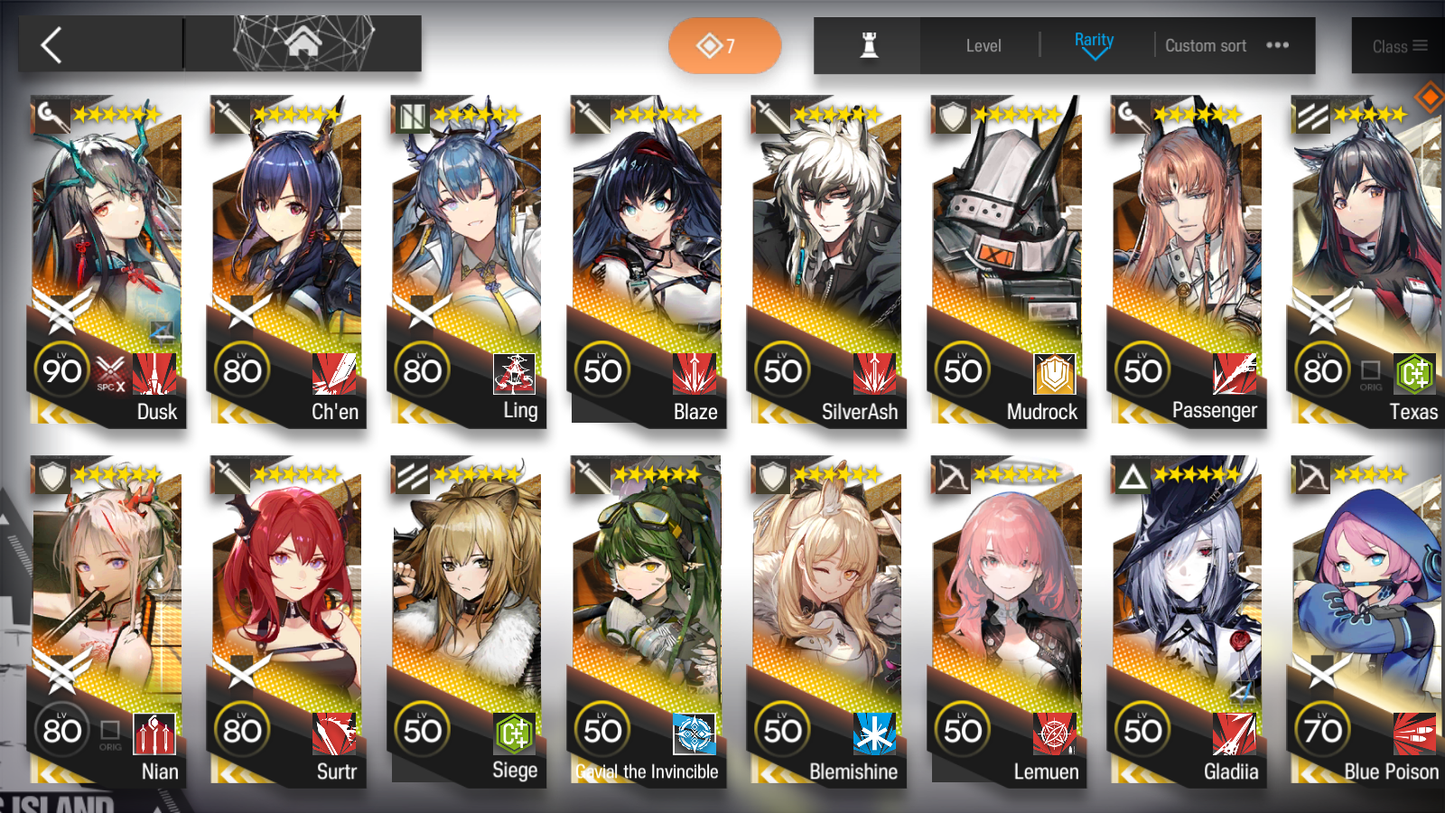Select the Blue Poison operator card
The image size is (1445, 813).
click(x=1367, y=620)
